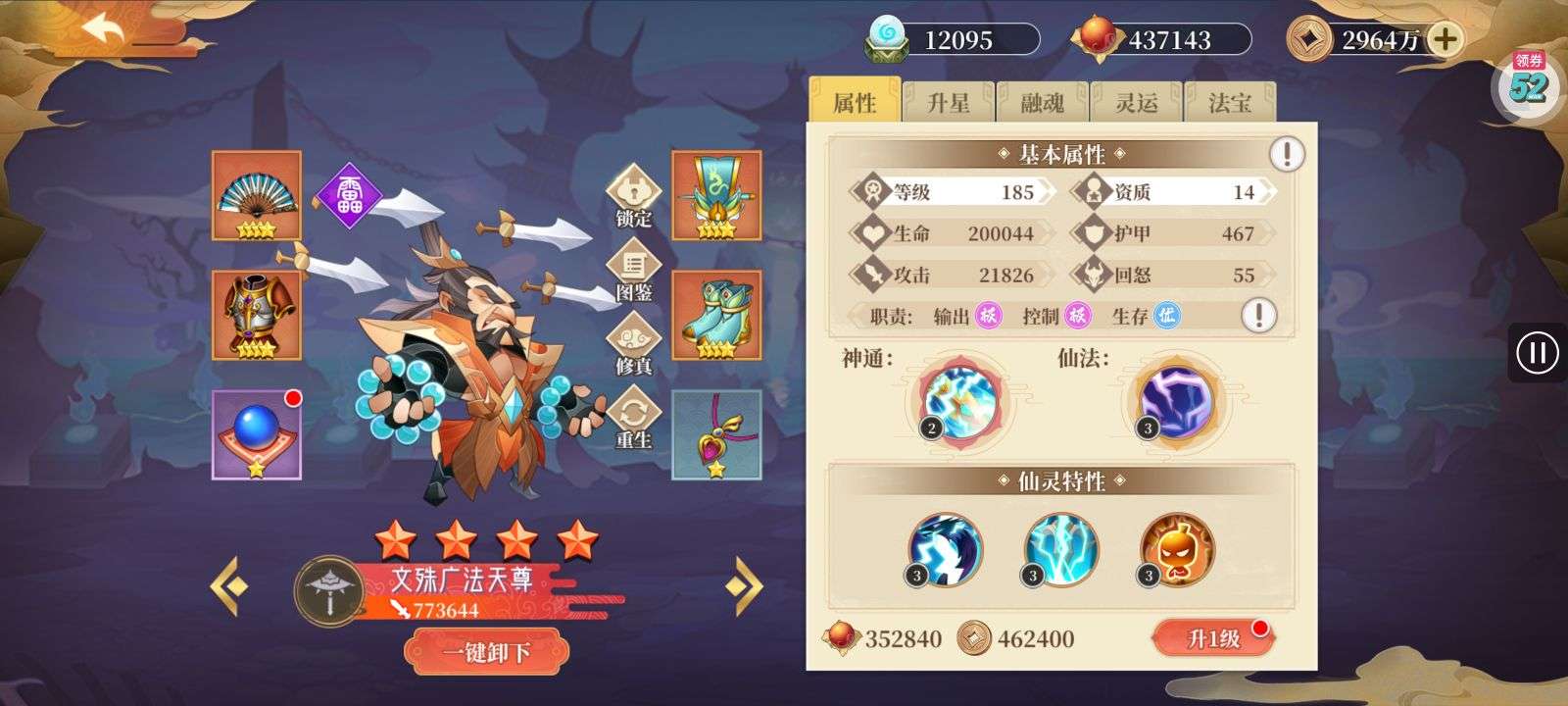Screen dimensions: 1568x706
Task: Expand 基本属性 details via exclamation mark
Action: click(1286, 153)
